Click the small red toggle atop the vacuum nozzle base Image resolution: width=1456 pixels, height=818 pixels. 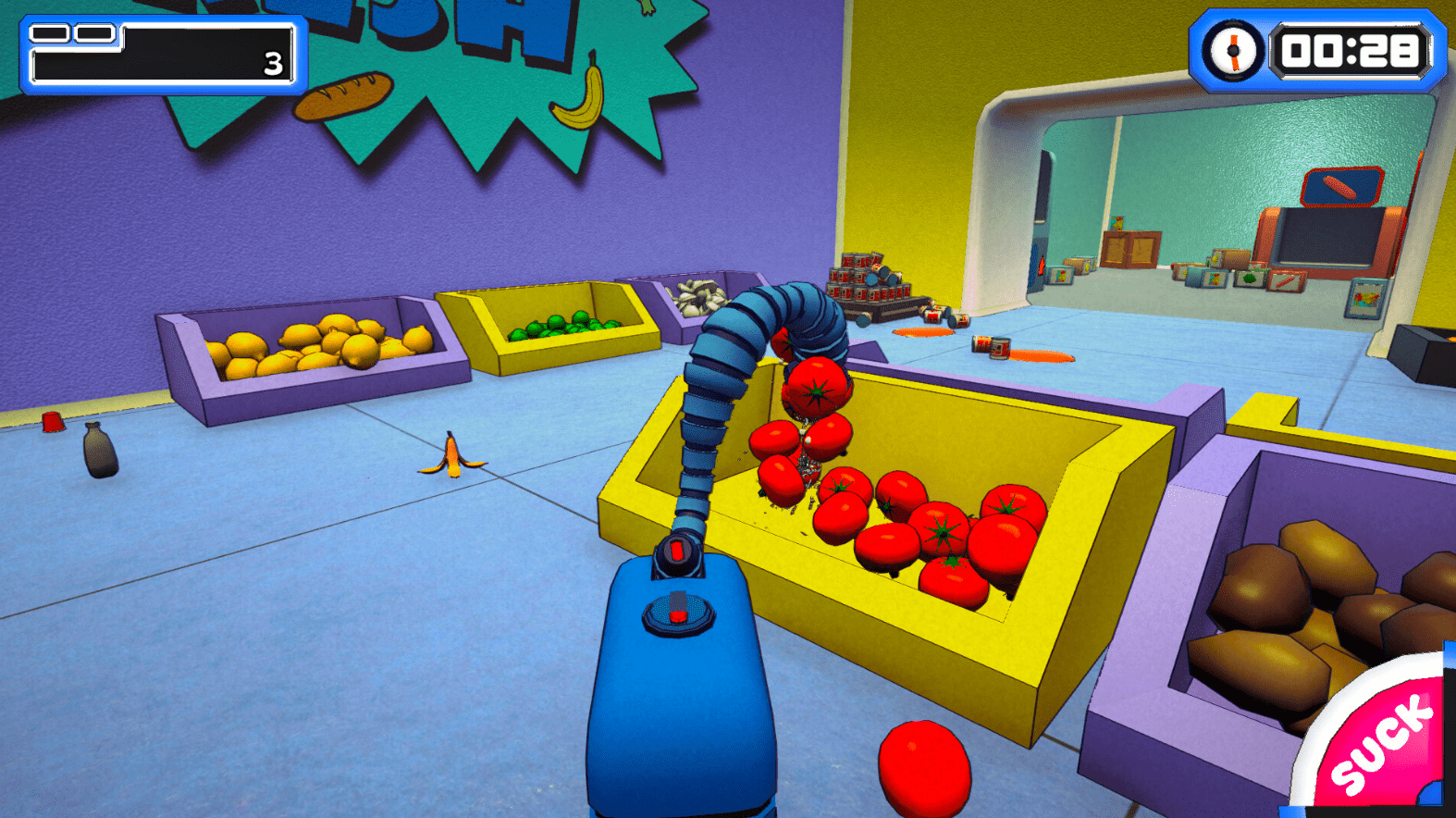click(x=678, y=549)
